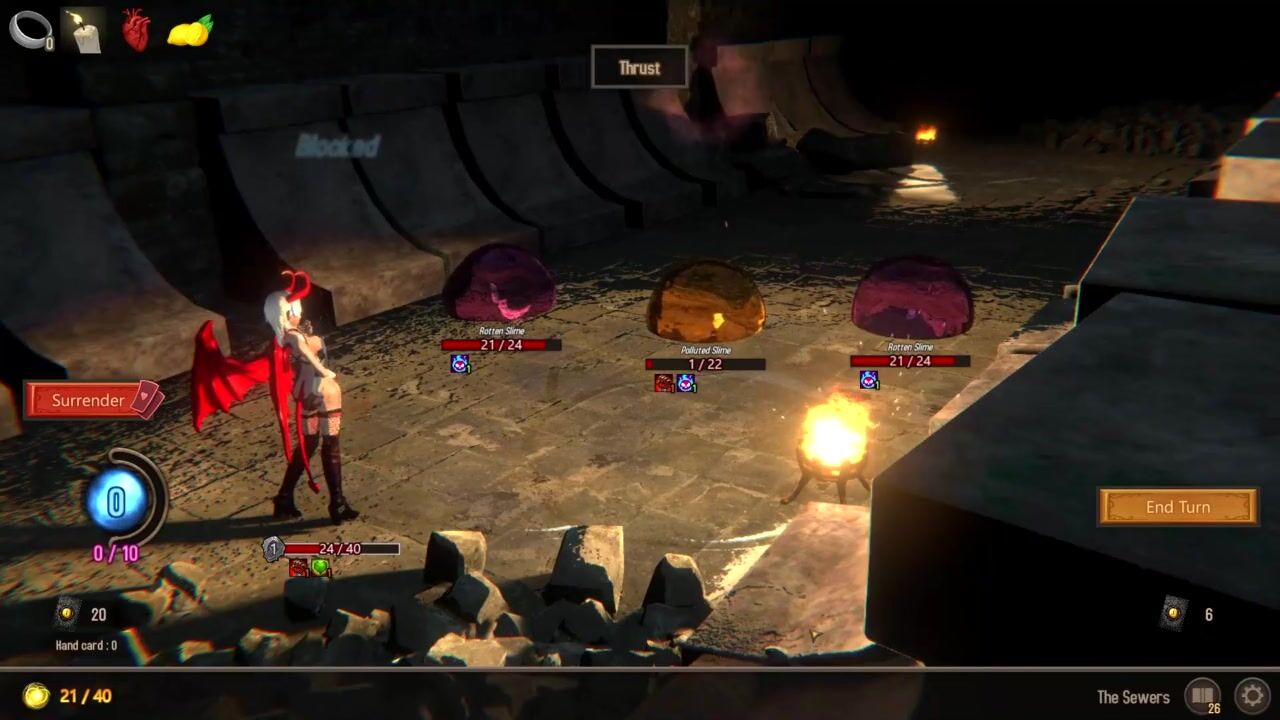Select the silver ring relic icon
Screen dimensions: 1280x720
(29, 29)
